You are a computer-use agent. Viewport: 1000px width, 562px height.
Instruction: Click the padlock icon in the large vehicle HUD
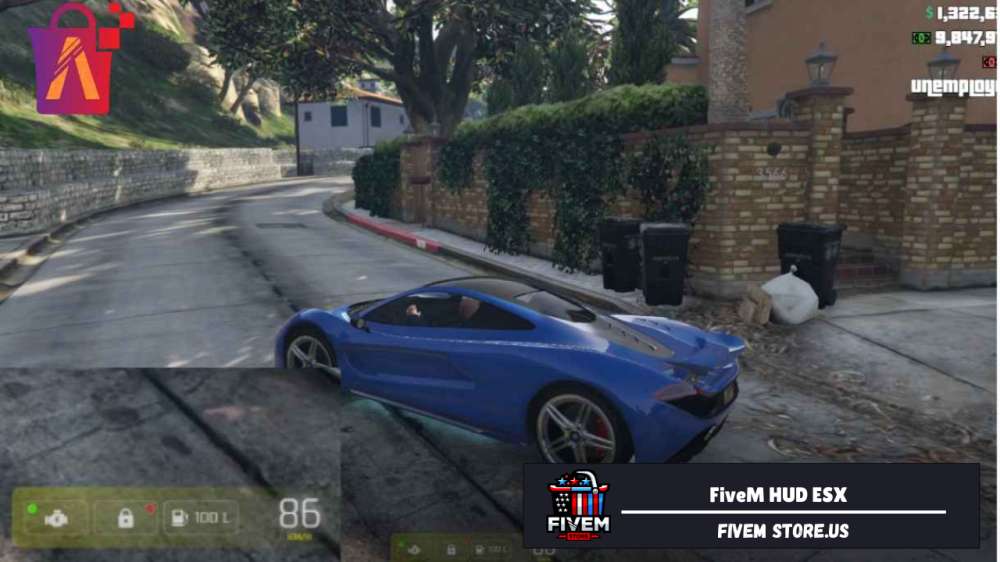pos(126,518)
